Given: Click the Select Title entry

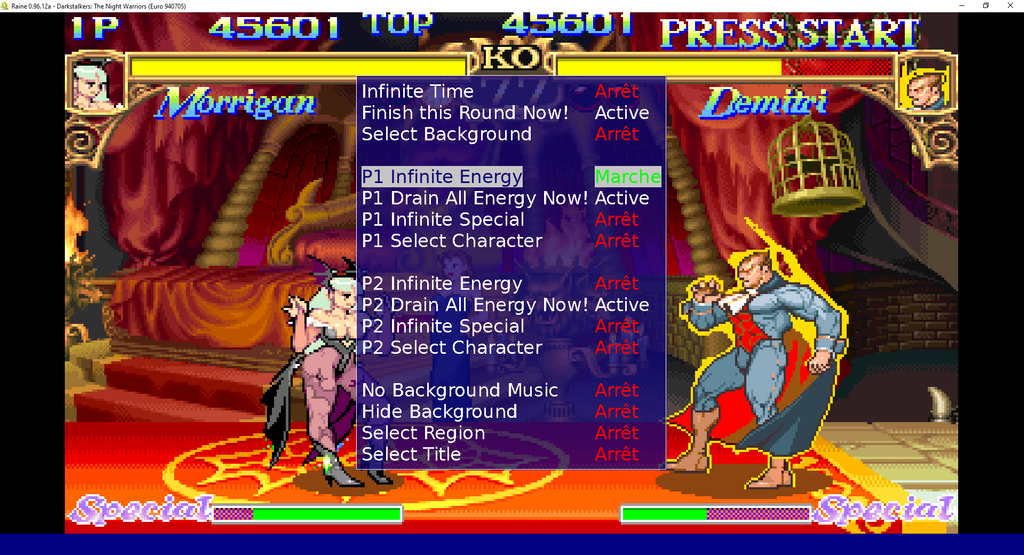Looking at the screenshot, I should tap(411, 454).
